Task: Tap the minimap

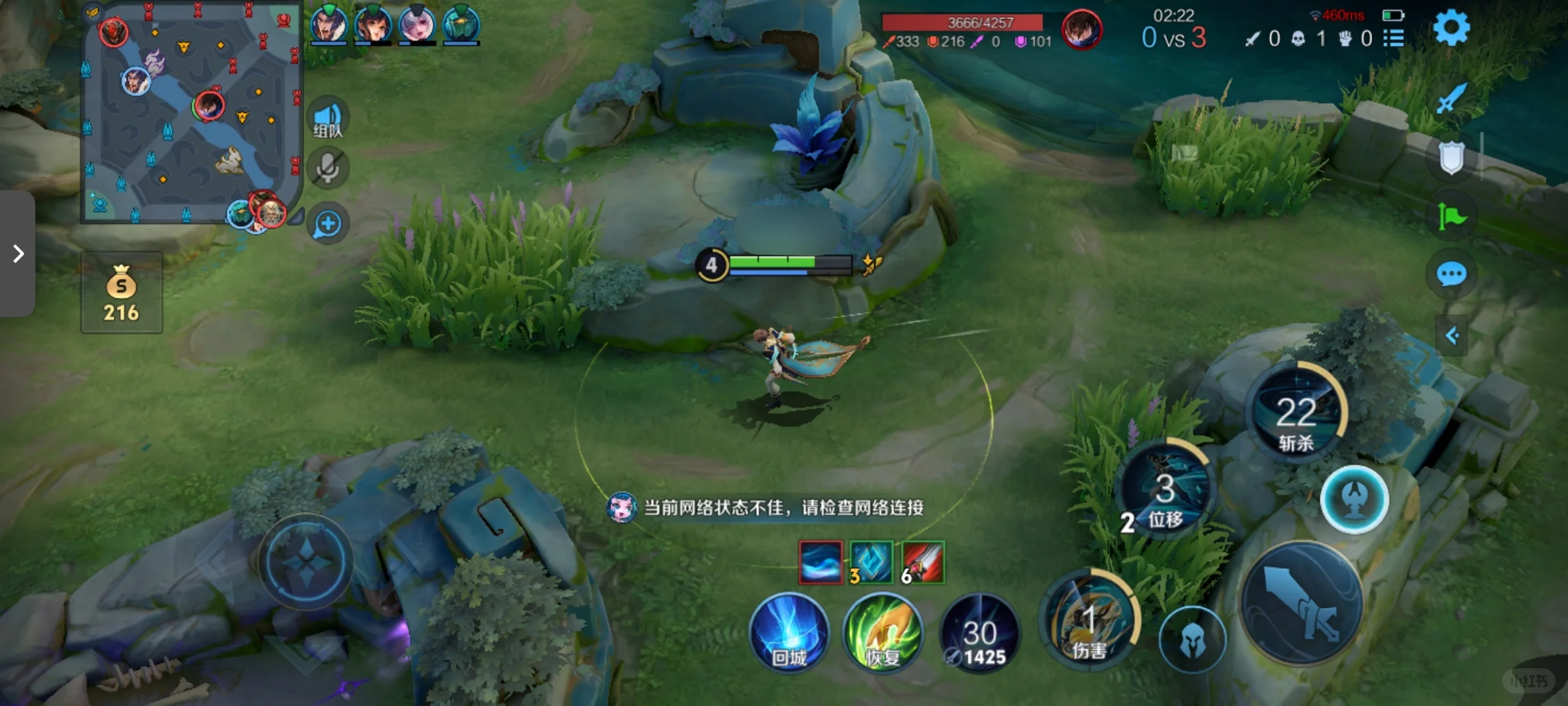Action: [x=191, y=112]
